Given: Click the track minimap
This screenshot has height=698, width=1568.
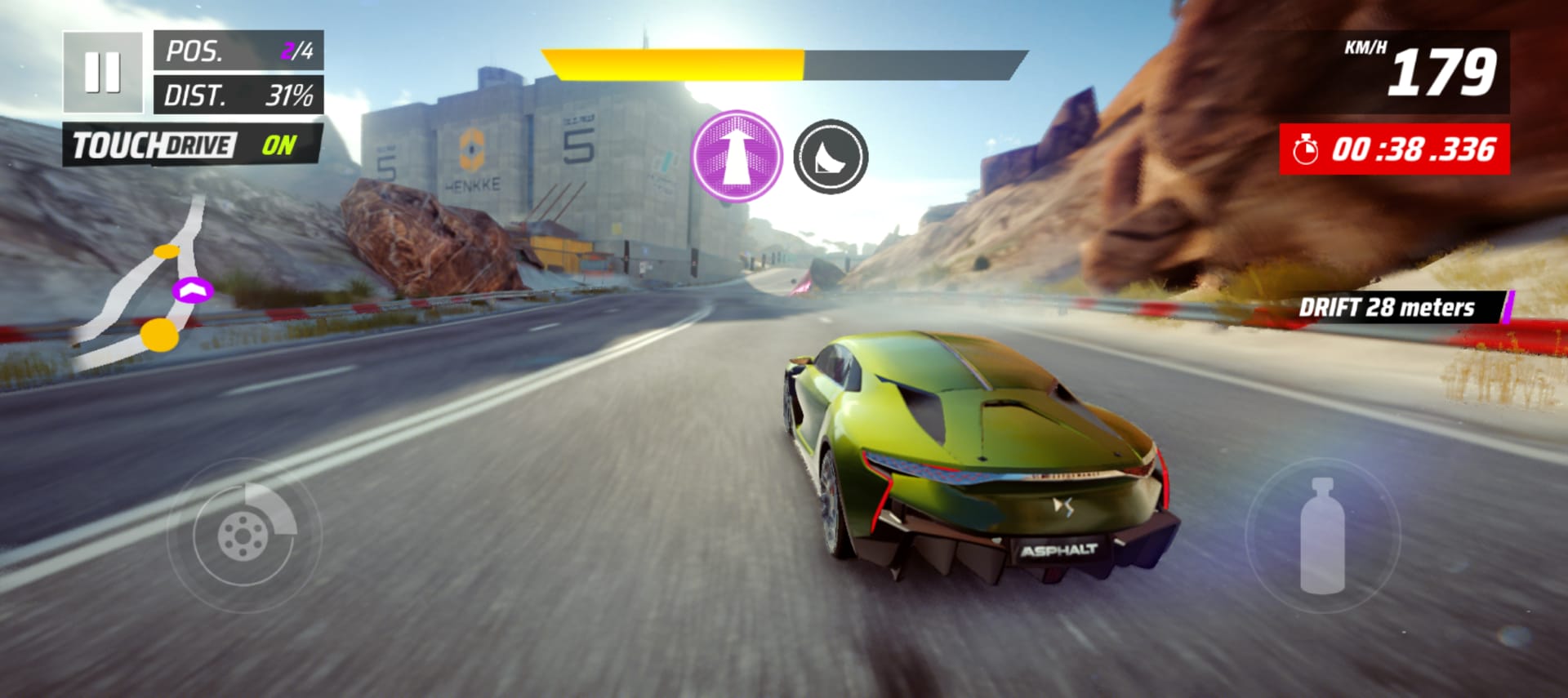Looking at the screenshot, I should (x=147, y=286).
